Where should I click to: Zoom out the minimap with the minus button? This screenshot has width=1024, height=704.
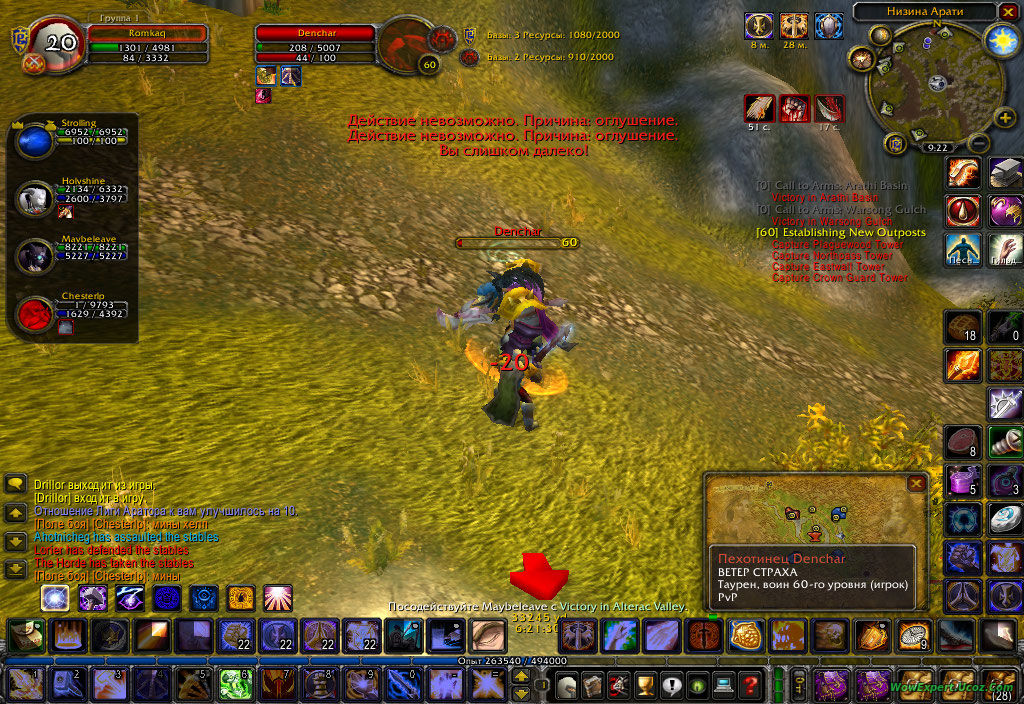pos(979,144)
